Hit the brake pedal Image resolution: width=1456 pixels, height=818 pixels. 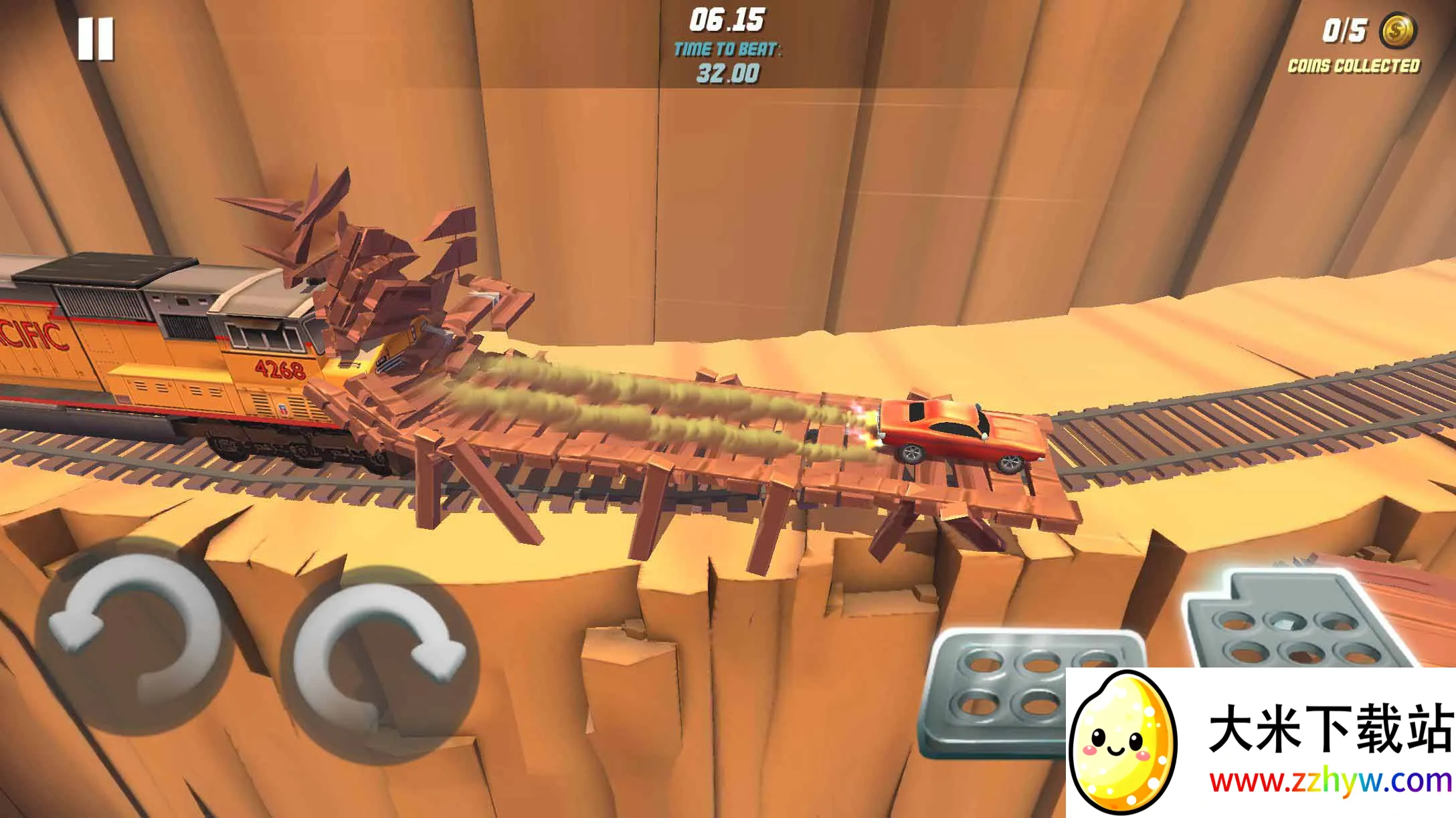coord(997,689)
